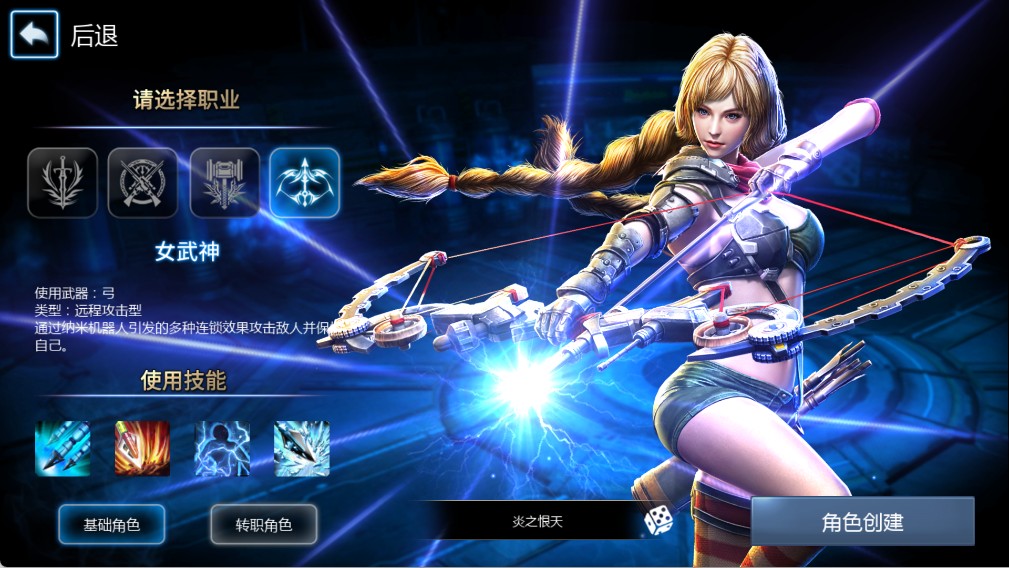Select the glowing bow class icon

coord(305,183)
